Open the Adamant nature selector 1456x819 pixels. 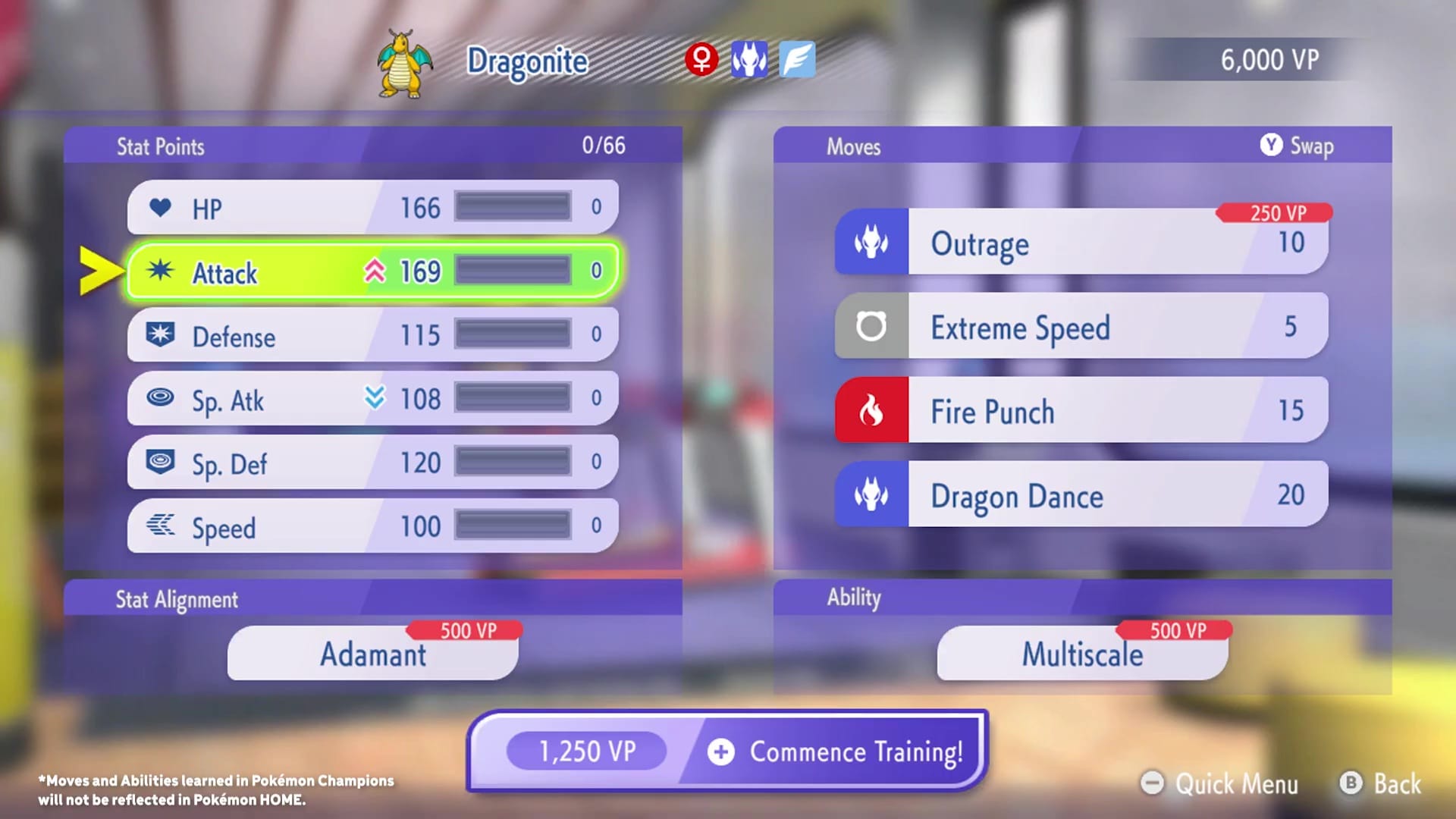372,654
